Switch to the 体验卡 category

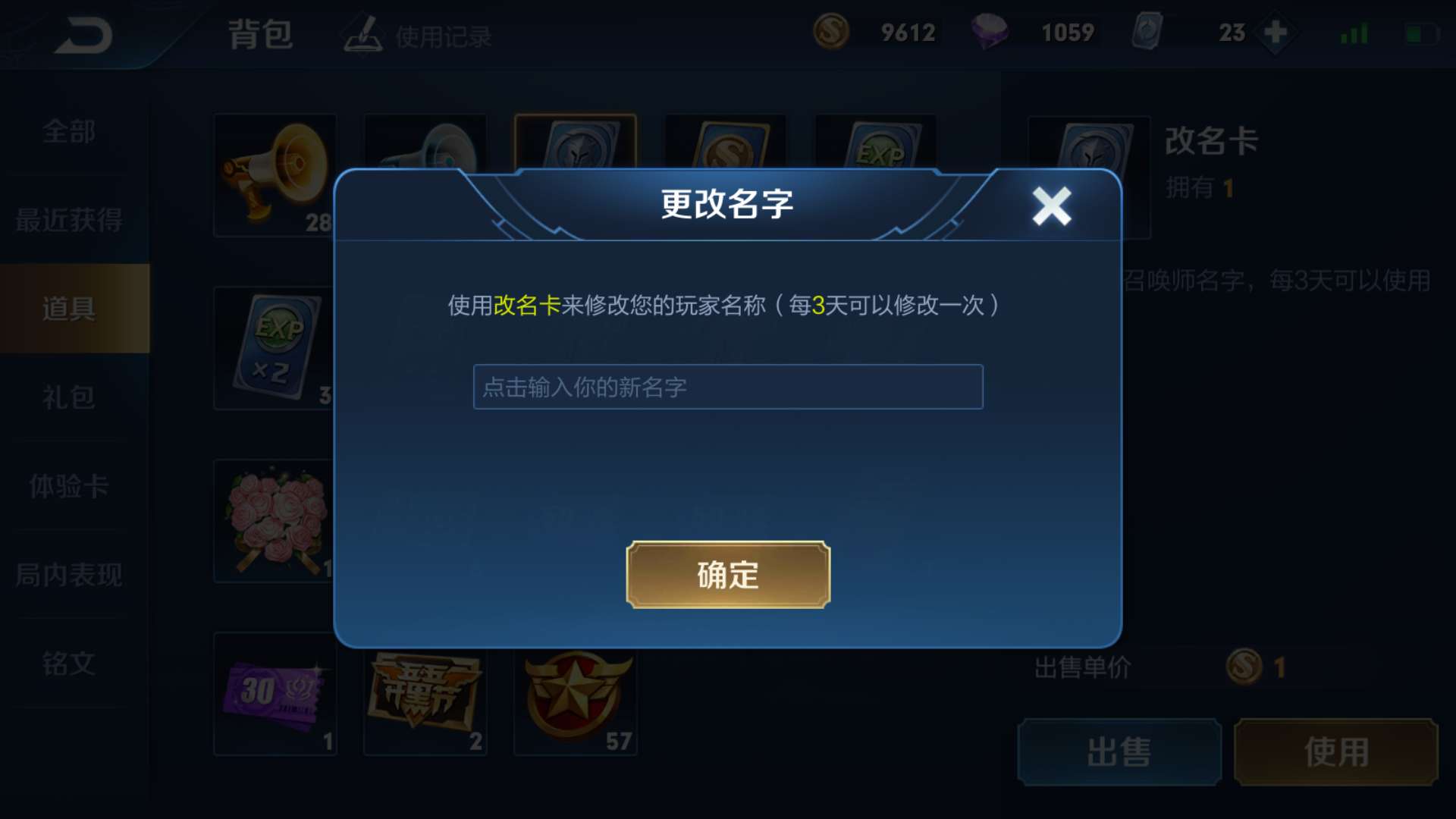click(68, 488)
